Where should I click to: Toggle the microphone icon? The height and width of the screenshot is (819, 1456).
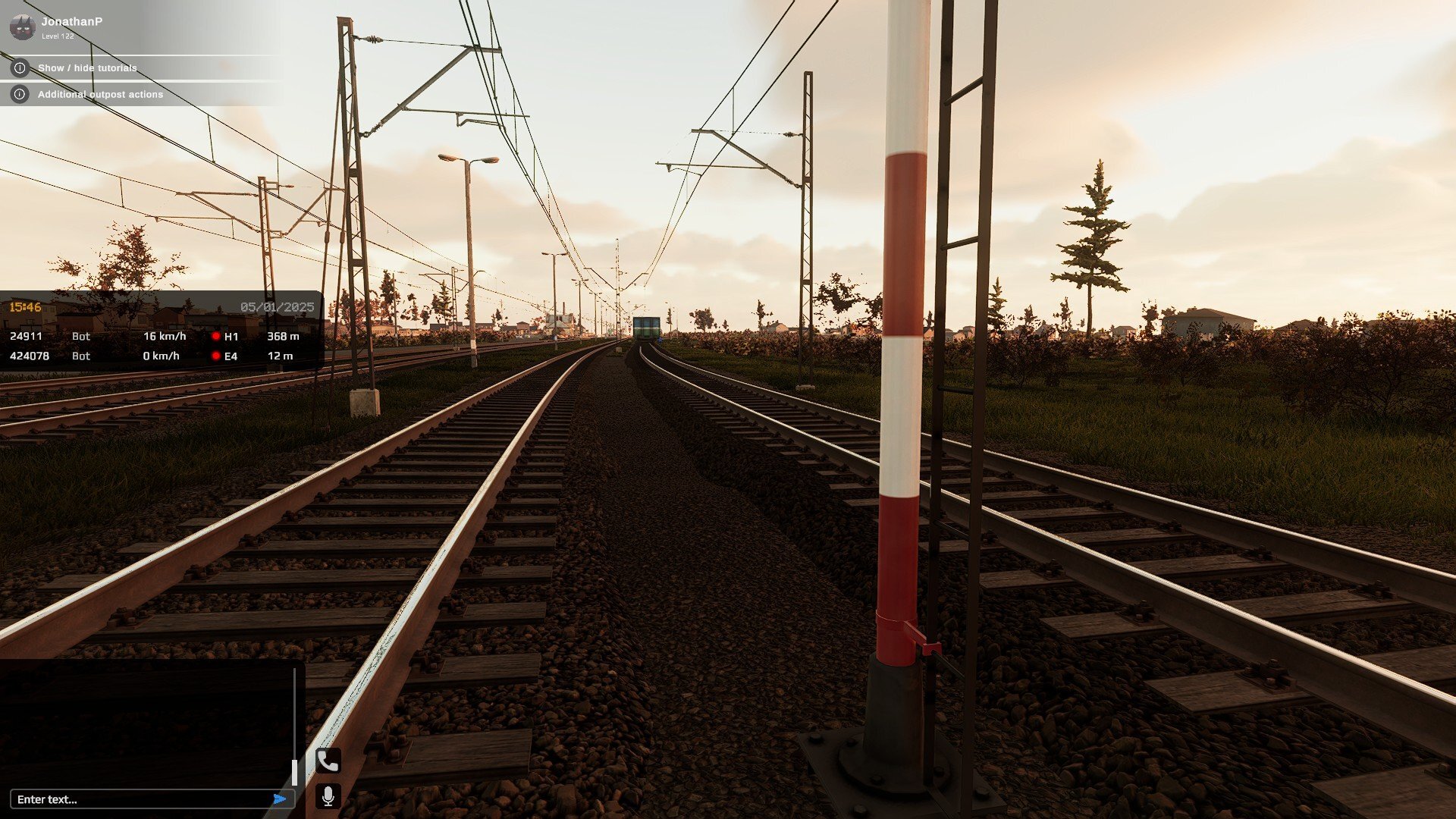pos(328,796)
